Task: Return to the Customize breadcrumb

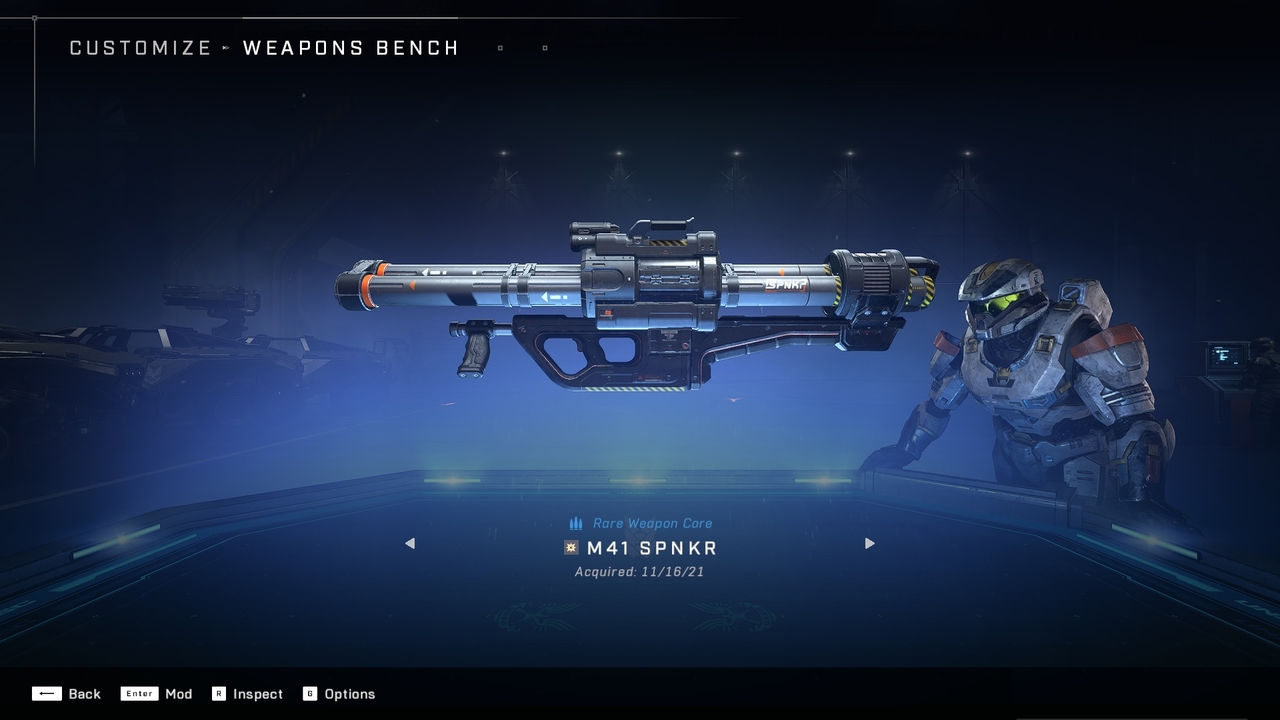Action: tap(140, 48)
